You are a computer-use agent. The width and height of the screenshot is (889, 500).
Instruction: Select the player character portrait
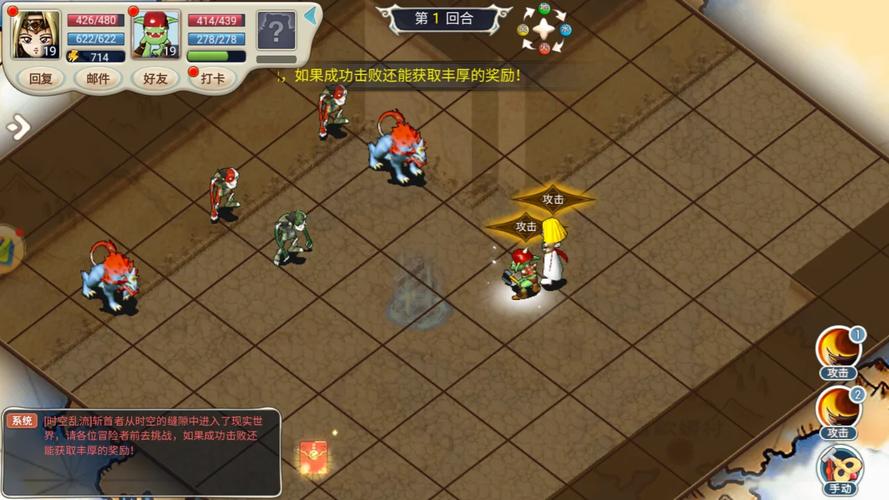tap(35, 34)
